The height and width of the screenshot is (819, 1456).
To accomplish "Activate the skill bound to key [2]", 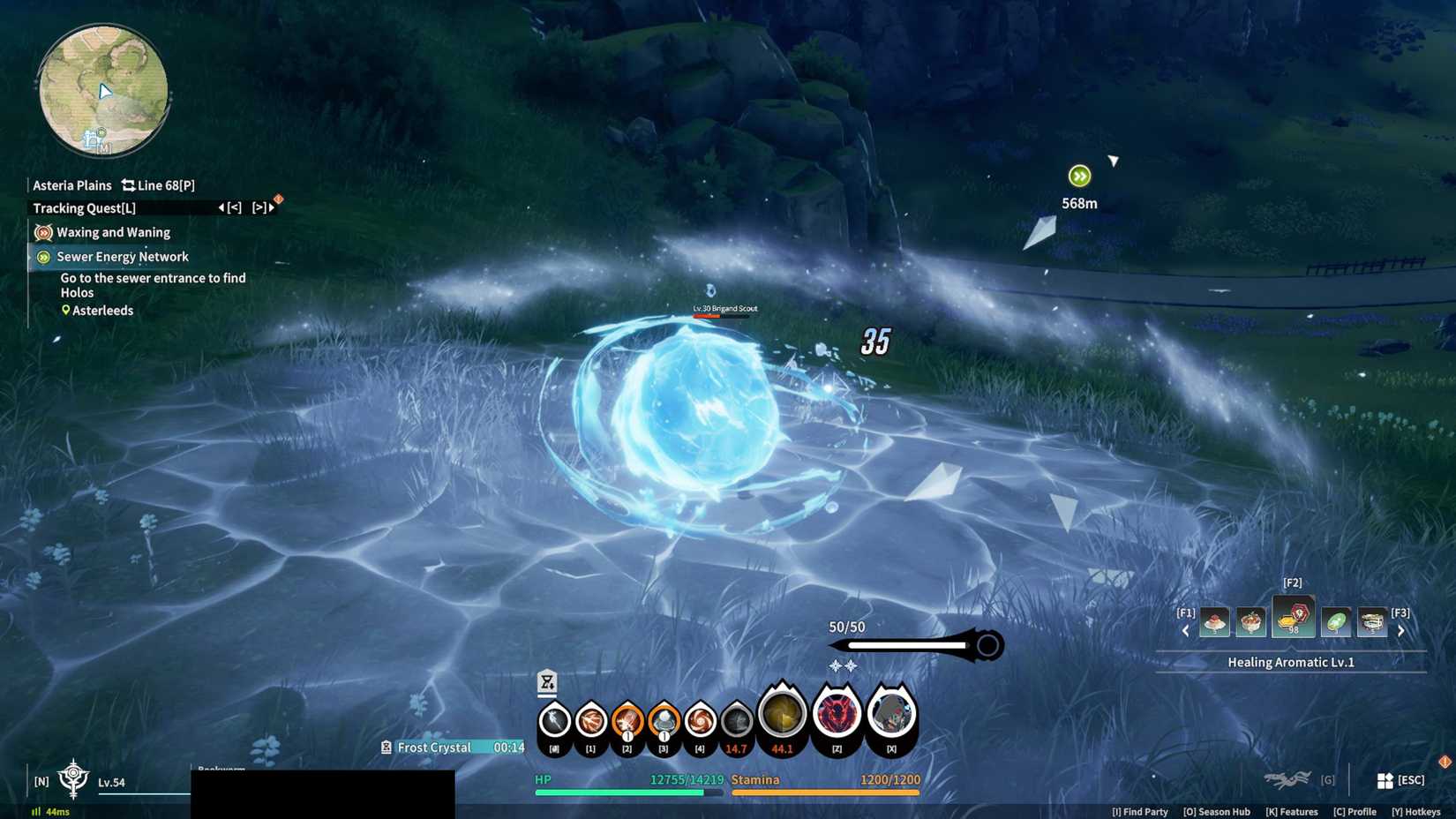I will [627, 719].
